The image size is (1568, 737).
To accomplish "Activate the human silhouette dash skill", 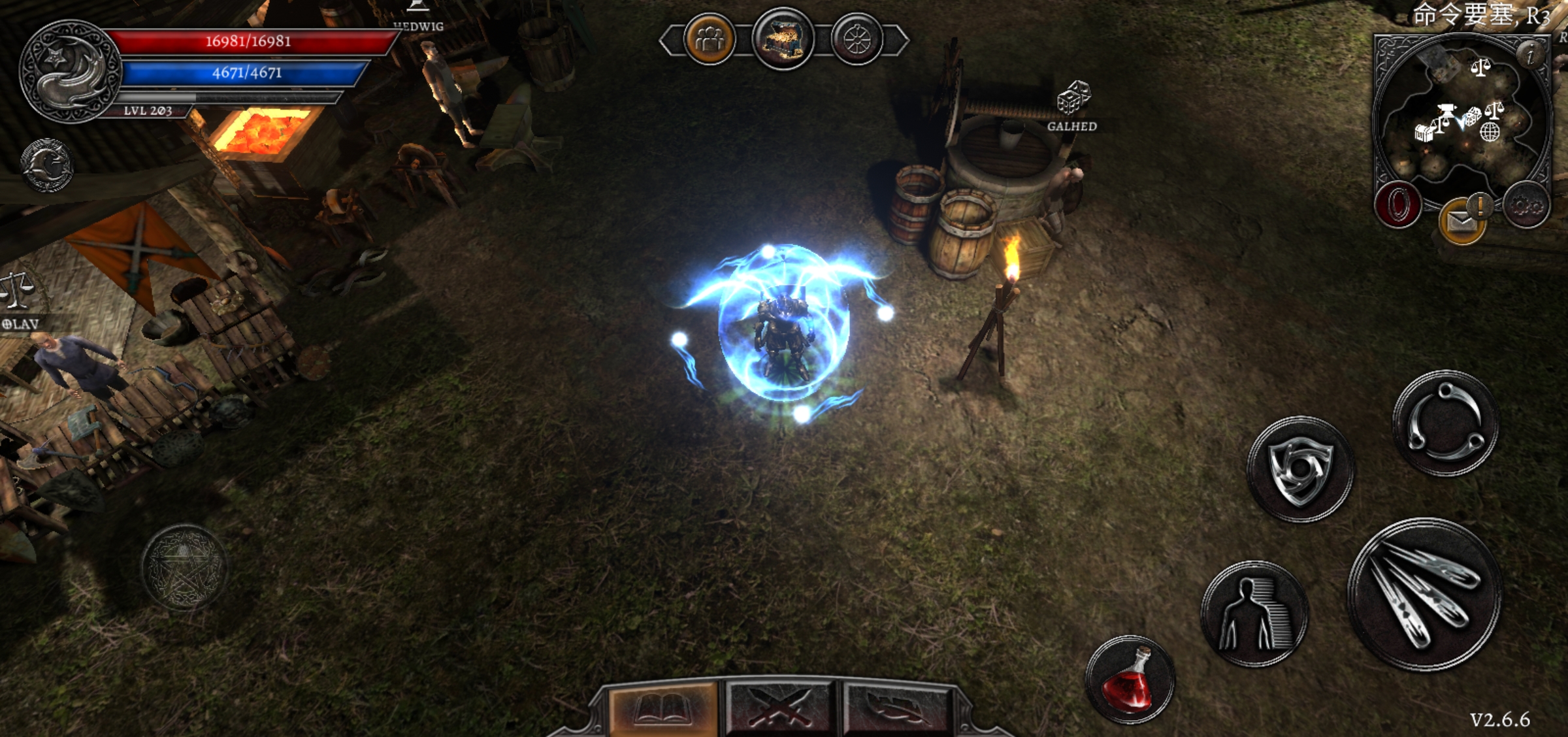I will tap(1254, 614).
